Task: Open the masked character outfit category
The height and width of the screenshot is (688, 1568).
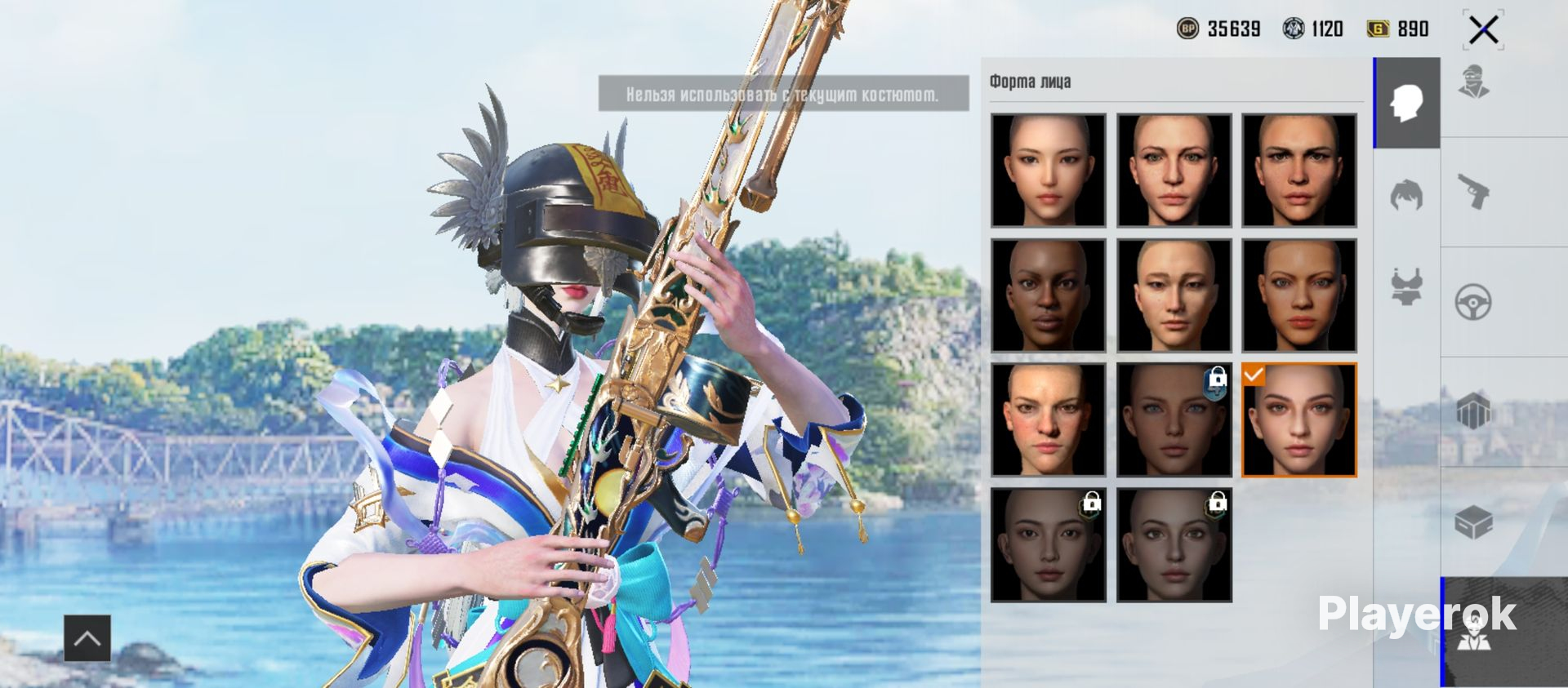Action: click(x=1474, y=82)
